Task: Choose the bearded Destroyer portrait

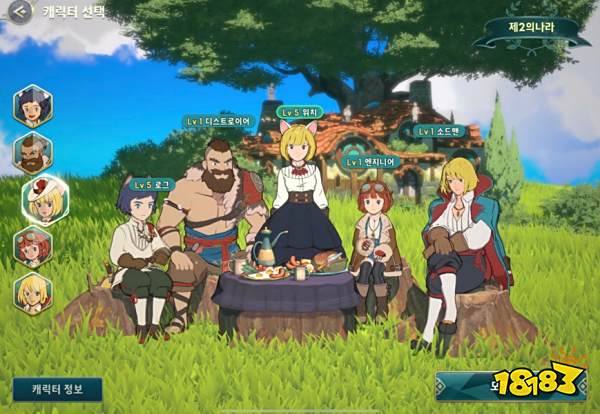Action: click(x=33, y=153)
